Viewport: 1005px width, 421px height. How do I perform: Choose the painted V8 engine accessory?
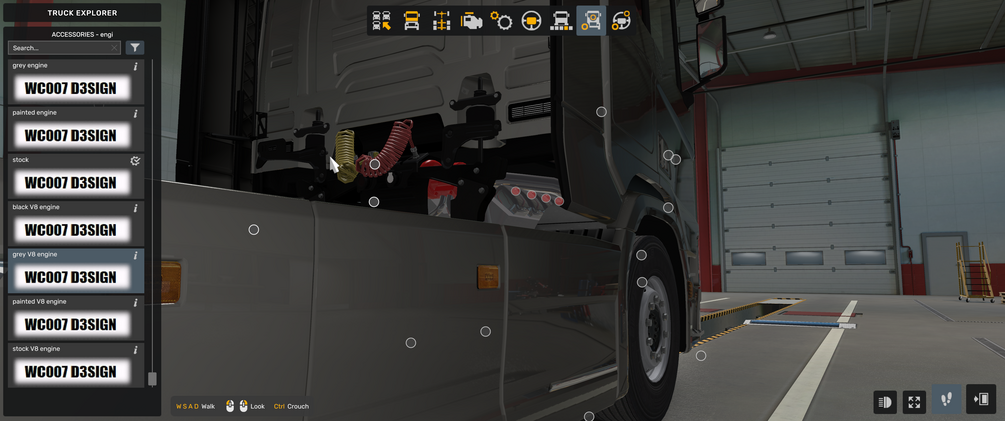click(x=71, y=324)
